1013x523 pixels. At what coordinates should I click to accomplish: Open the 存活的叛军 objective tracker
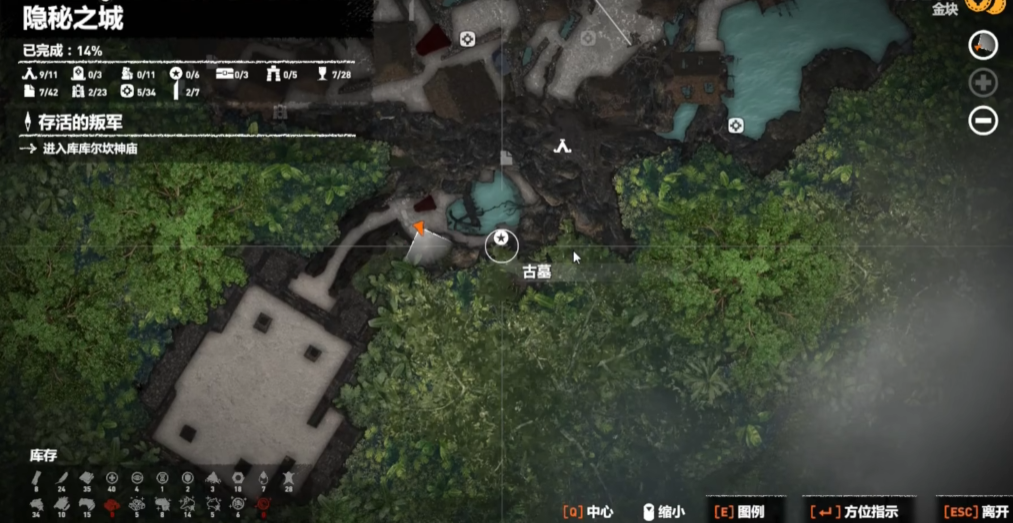79,122
